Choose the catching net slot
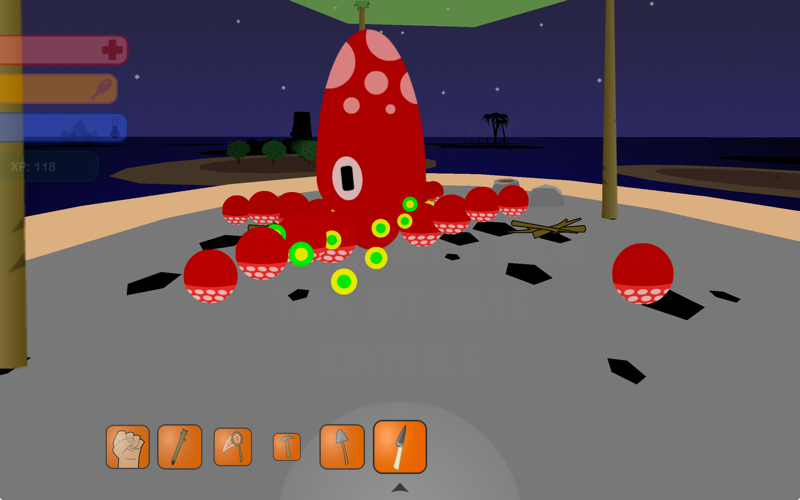 [233, 447]
